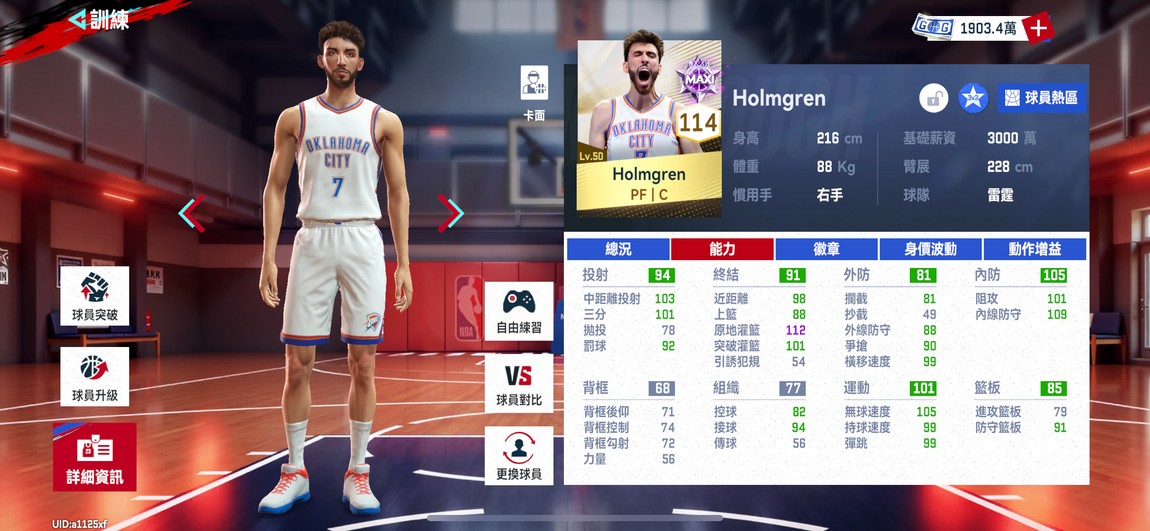
Task: Select the 詳細資訊 detailed info button
Action: [95, 458]
